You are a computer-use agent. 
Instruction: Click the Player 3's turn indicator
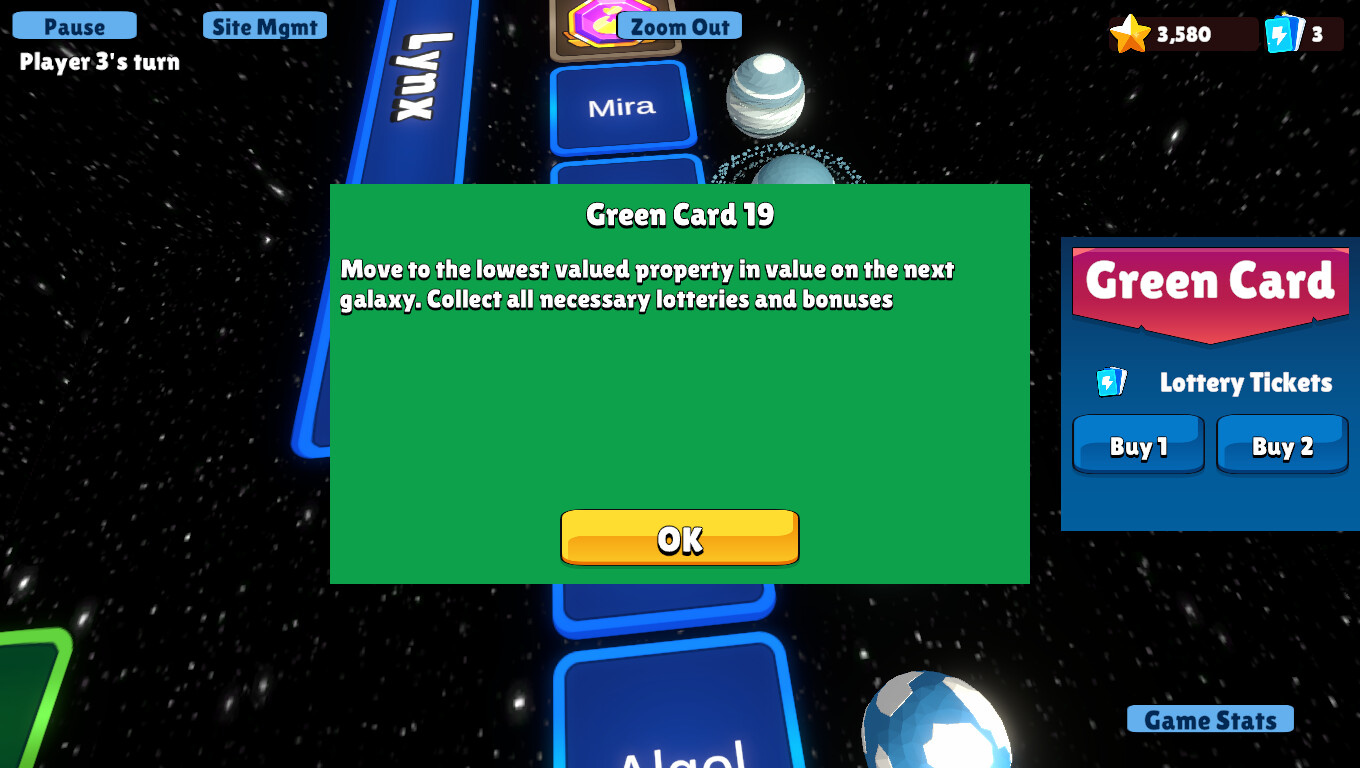pos(97,62)
